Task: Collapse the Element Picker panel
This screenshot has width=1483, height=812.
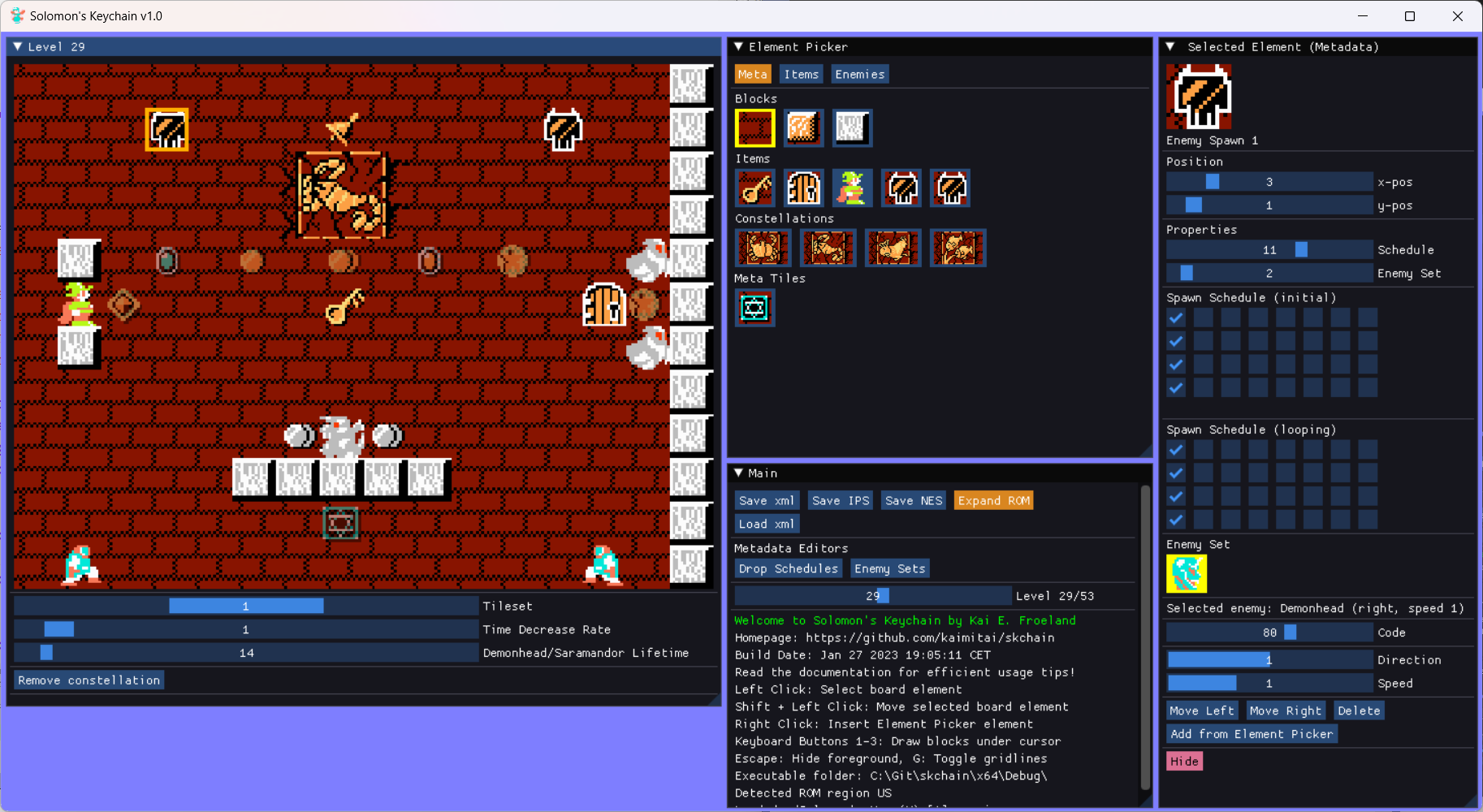Action: (738, 46)
